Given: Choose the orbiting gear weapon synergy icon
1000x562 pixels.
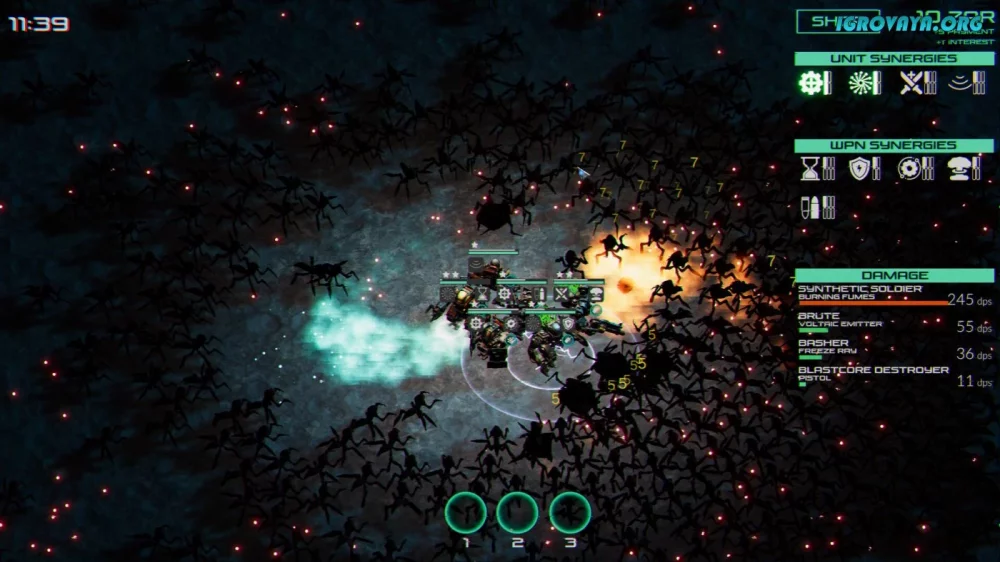Looking at the screenshot, I should tap(910, 169).
